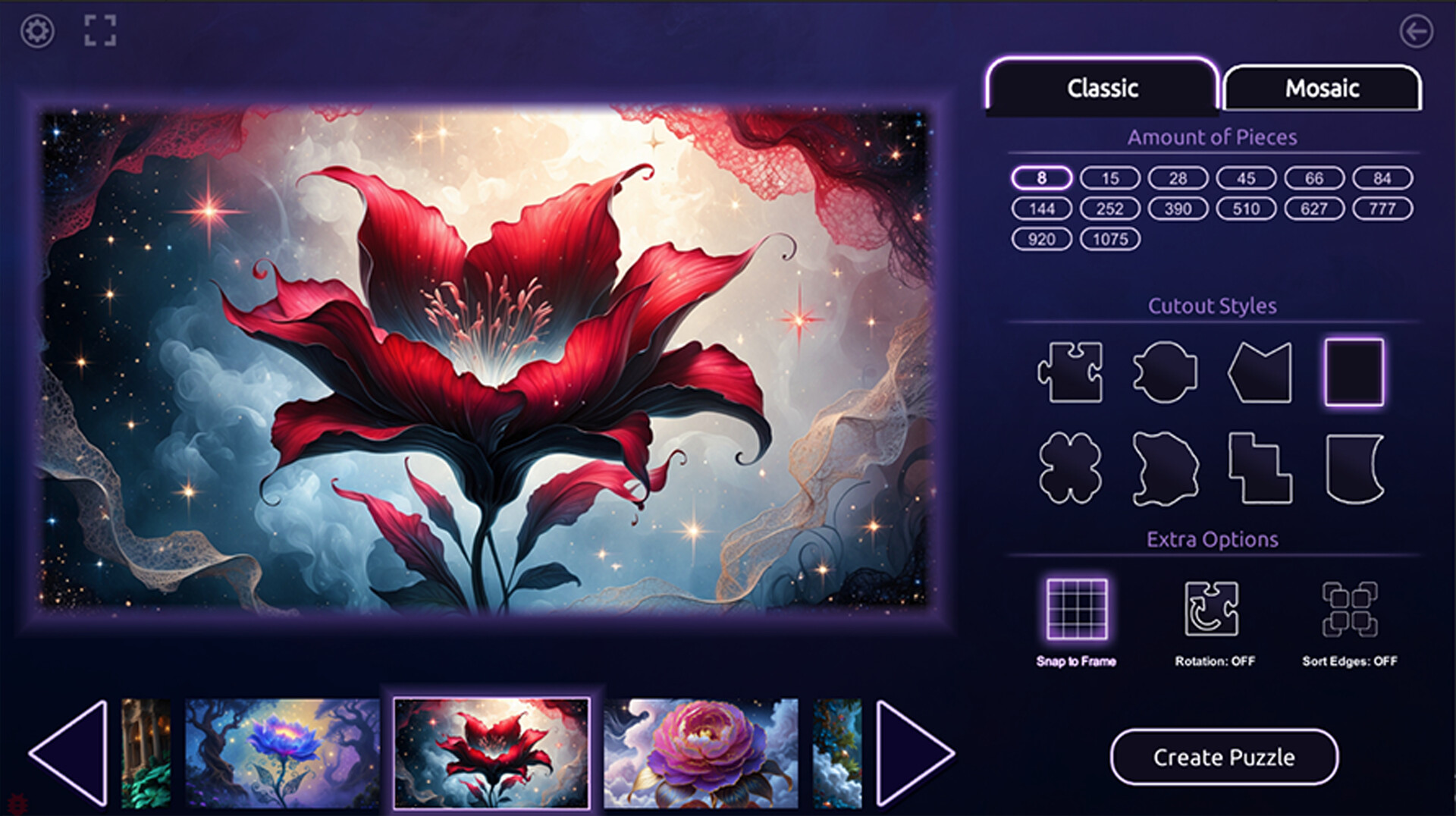Select the rounded blob cutout style

1166,373
